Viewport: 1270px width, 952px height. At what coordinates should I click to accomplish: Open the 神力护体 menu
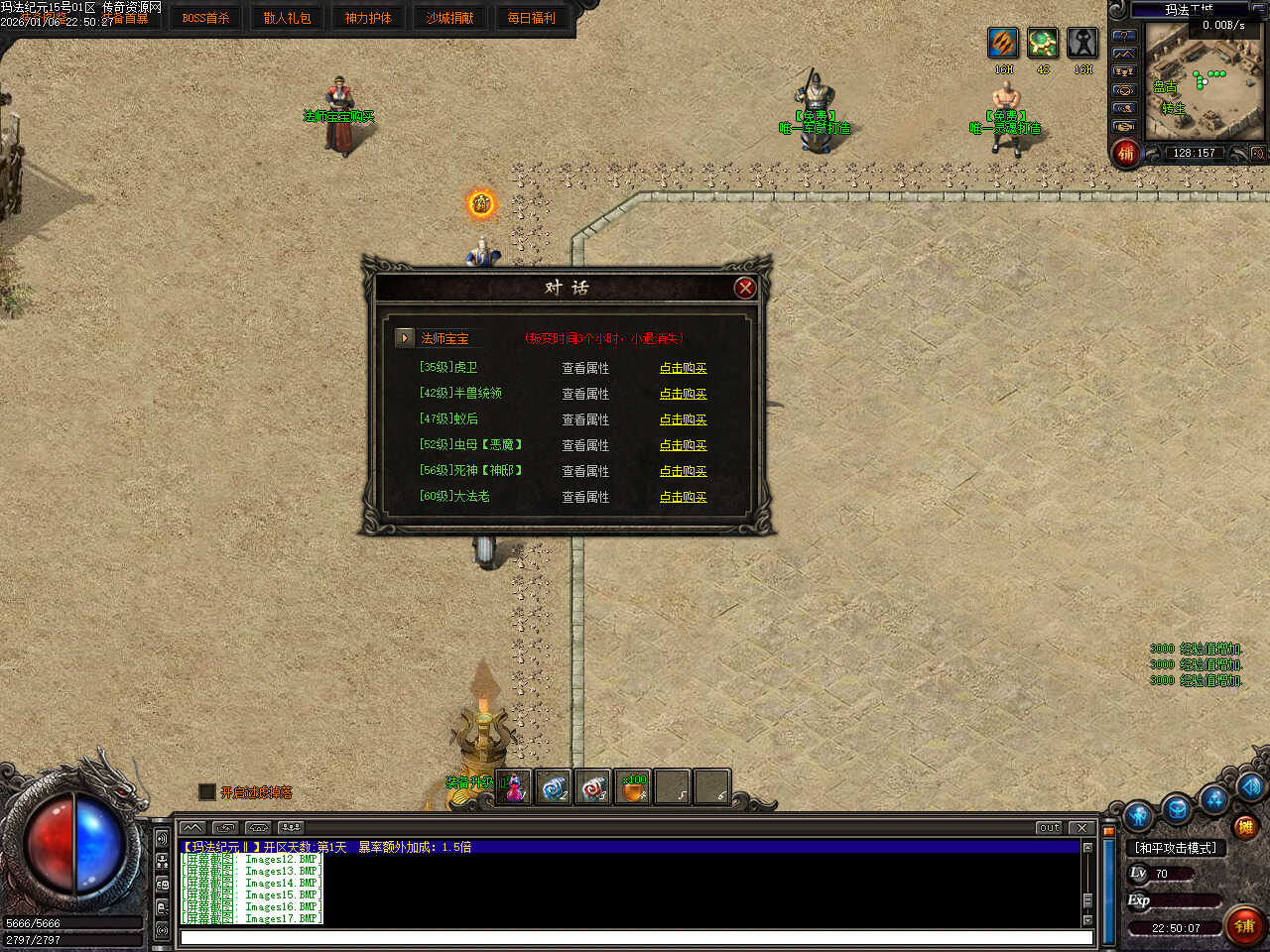368,18
